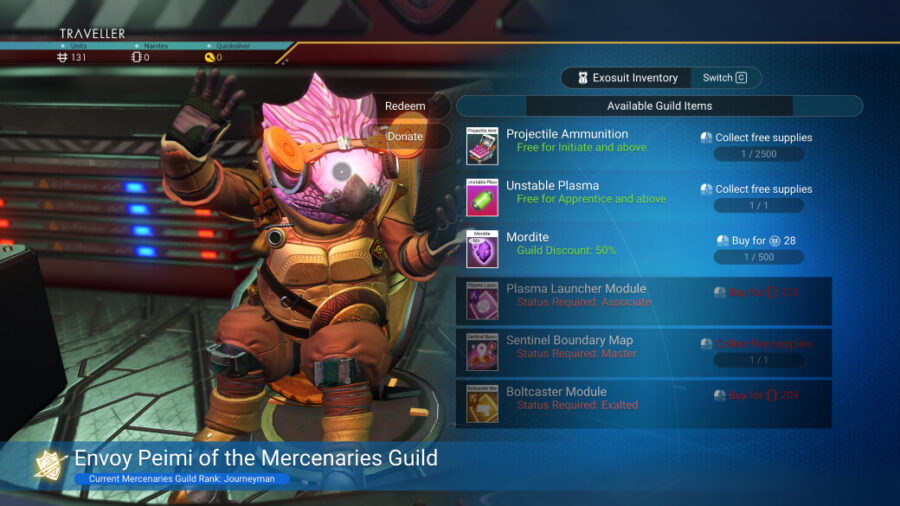Switch to the other inventory
Image resolution: width=900 pixels, height=506 pixels.
pyautogui.click(x=724, y=78)
